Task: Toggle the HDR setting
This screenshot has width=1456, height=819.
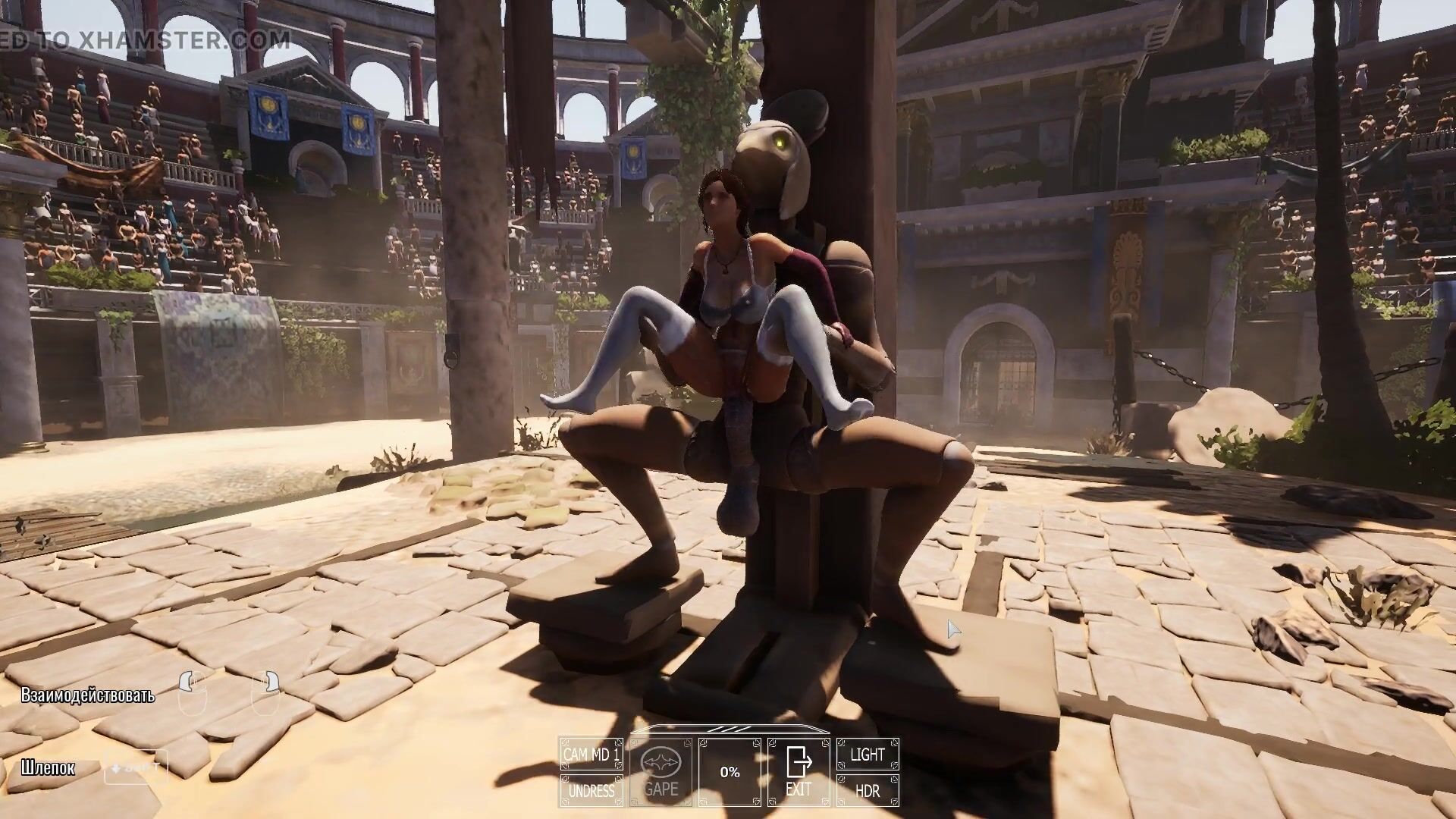Action: [x=867, y=790]
